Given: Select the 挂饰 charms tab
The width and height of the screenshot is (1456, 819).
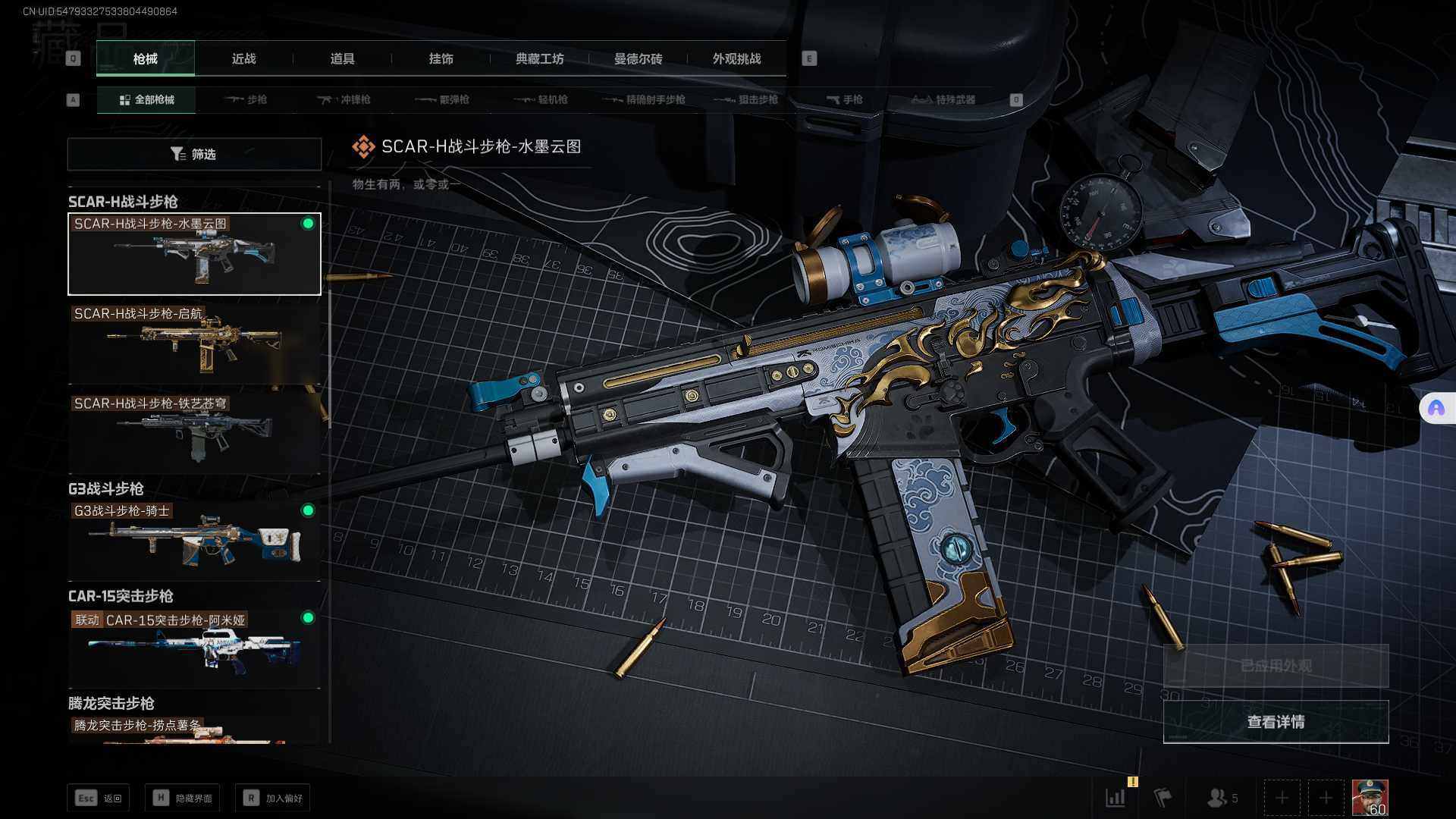Looking at the screenshot, I should 441,59.
